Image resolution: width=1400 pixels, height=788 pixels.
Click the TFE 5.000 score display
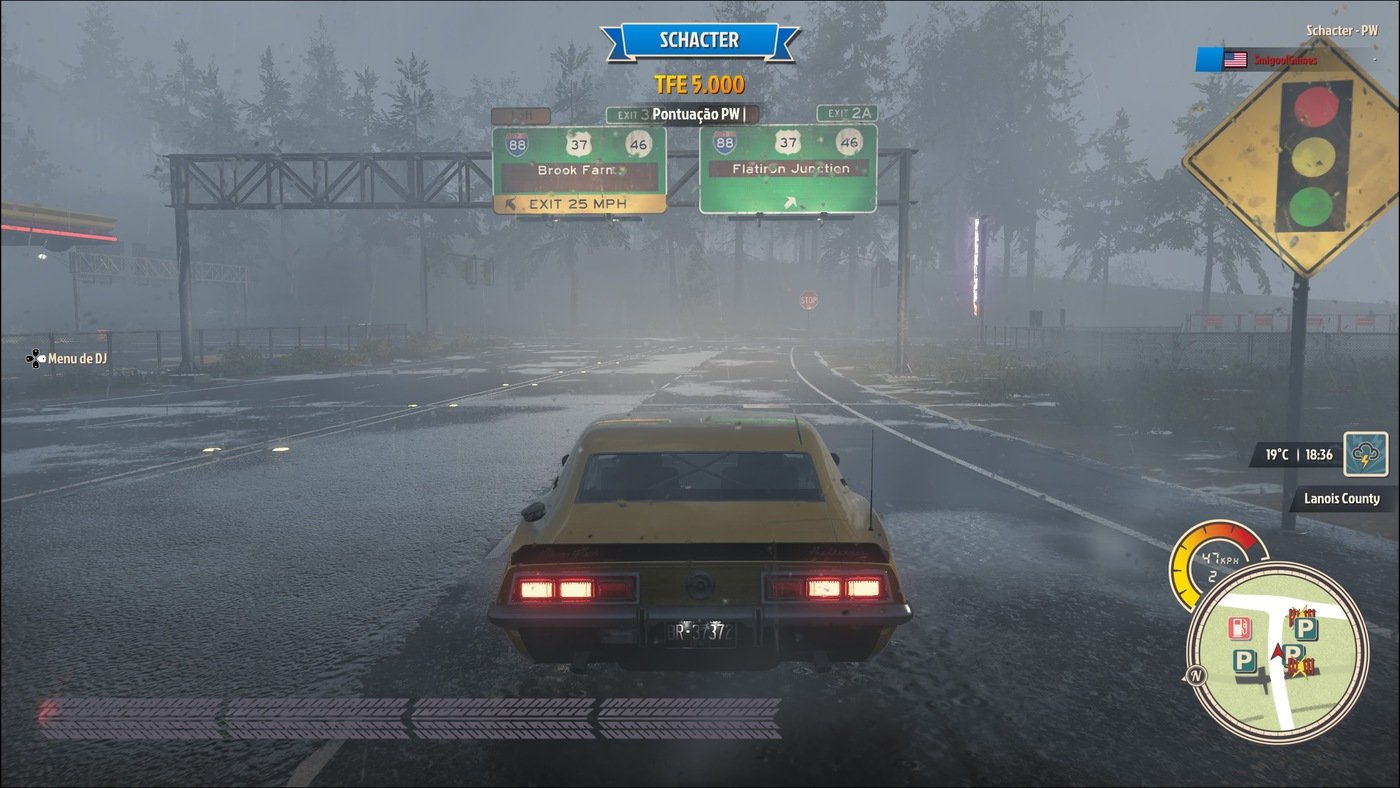pyautogui.click(x=699, y=85)
